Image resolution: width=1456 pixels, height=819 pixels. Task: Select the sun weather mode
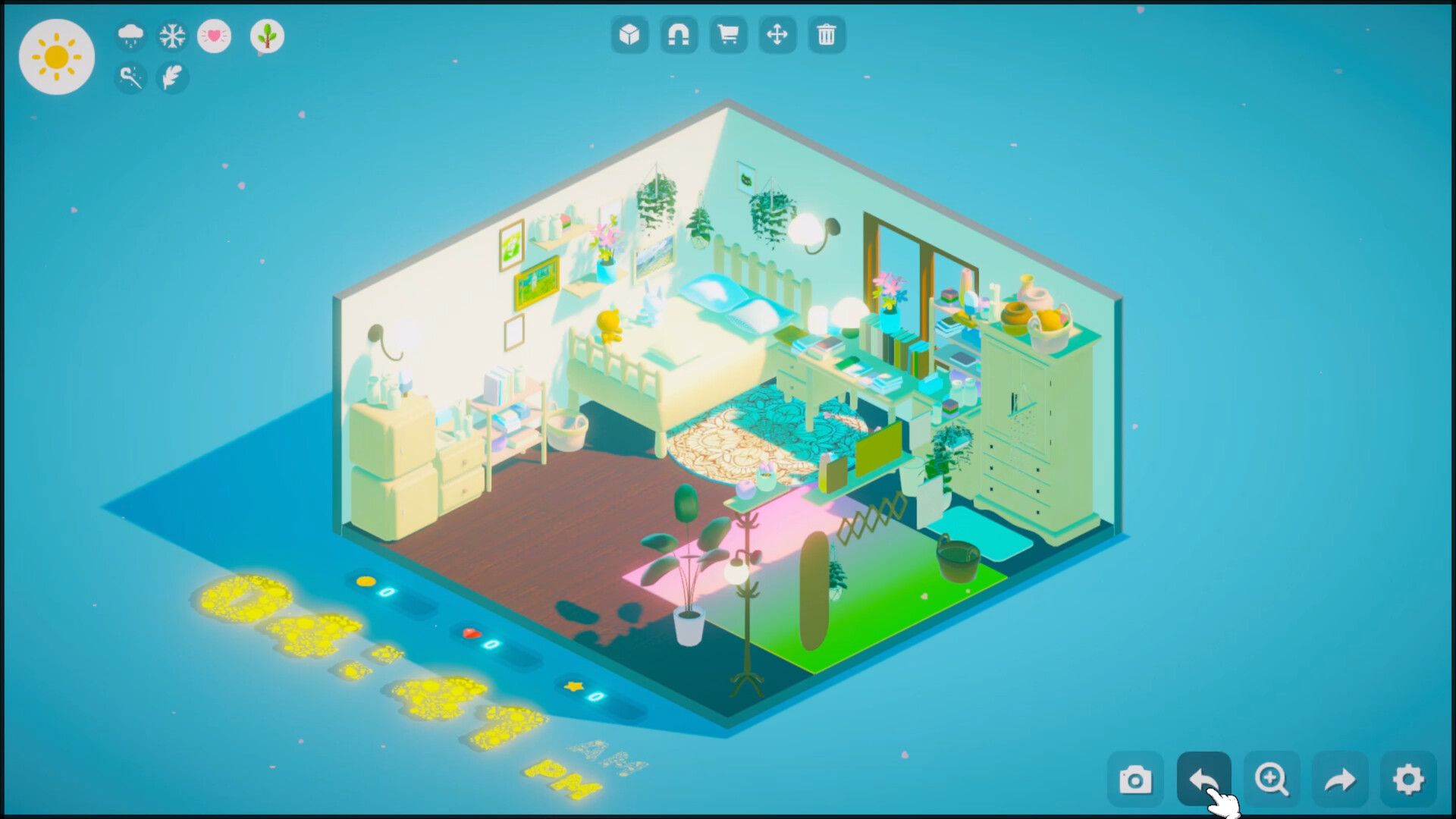pyautogui.click(x=57, y=57)
